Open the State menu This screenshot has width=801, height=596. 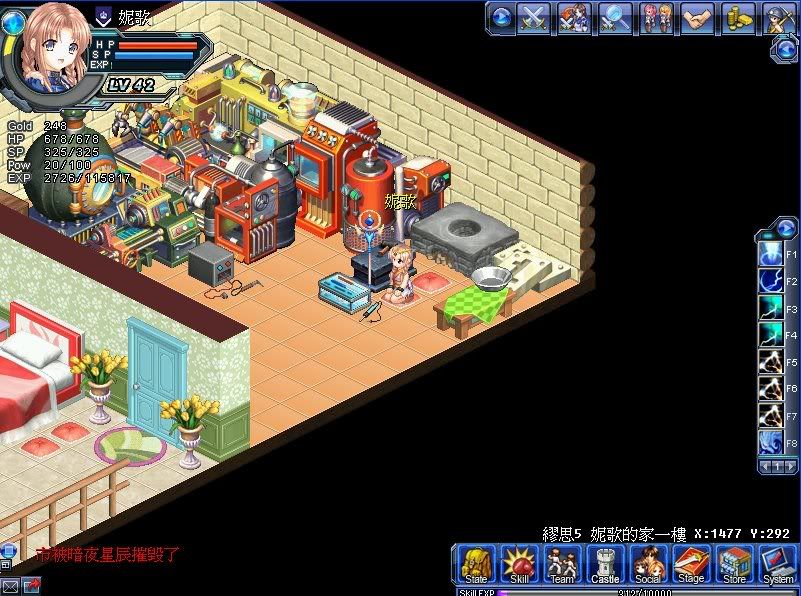coord(476,564)
